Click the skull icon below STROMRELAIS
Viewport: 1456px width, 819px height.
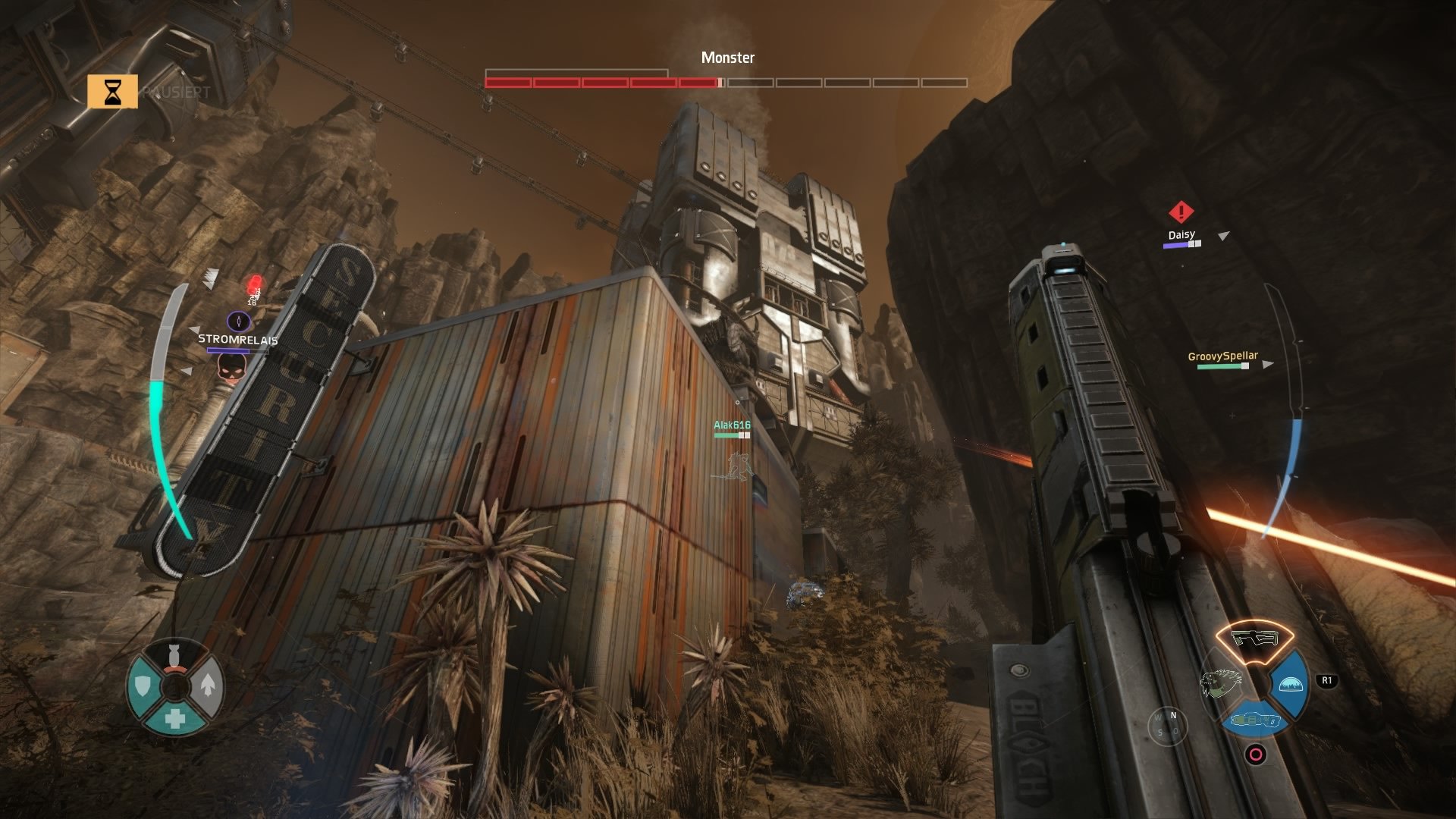[x=231, y=368]
